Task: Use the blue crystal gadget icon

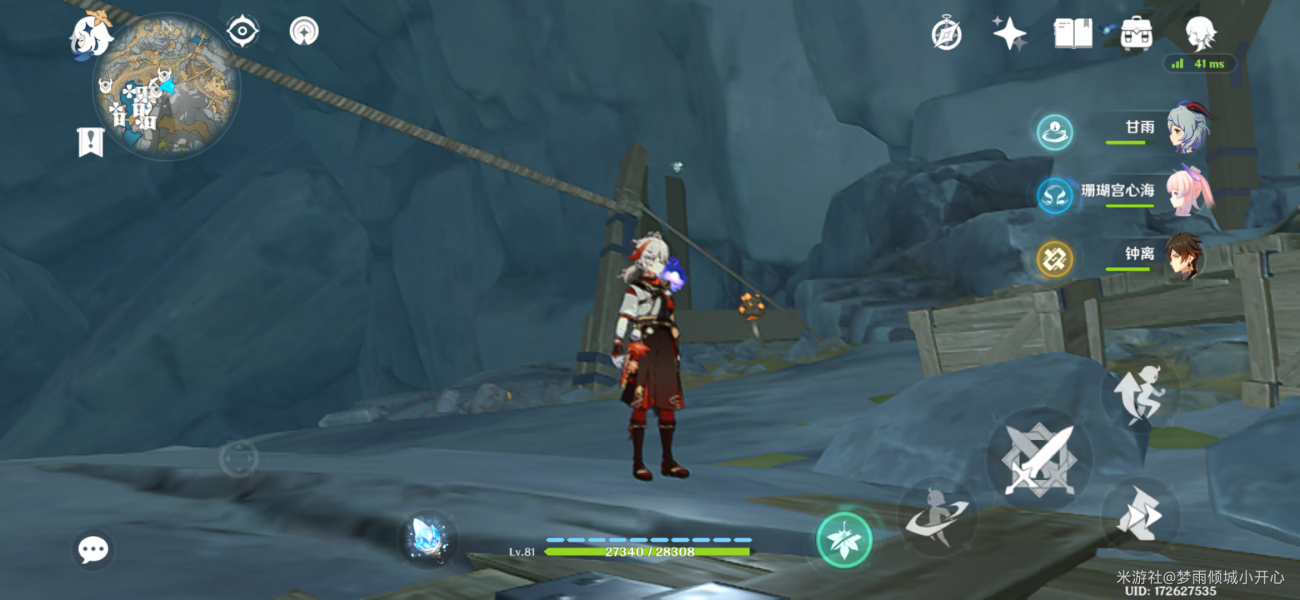Action: point(430,538)
